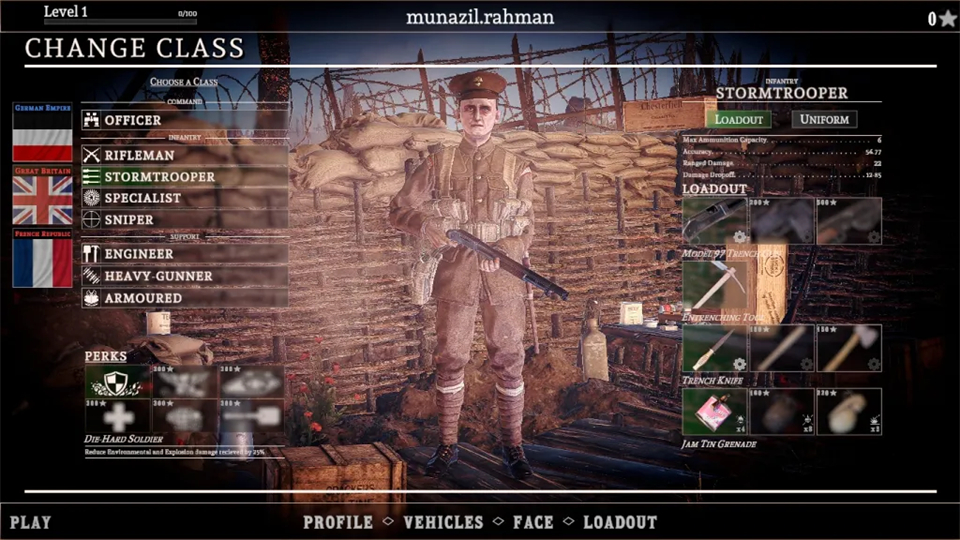Pick the French Republic flag
Screen dimensions: 960x540
pyautogui.click(x=42, y=259)
